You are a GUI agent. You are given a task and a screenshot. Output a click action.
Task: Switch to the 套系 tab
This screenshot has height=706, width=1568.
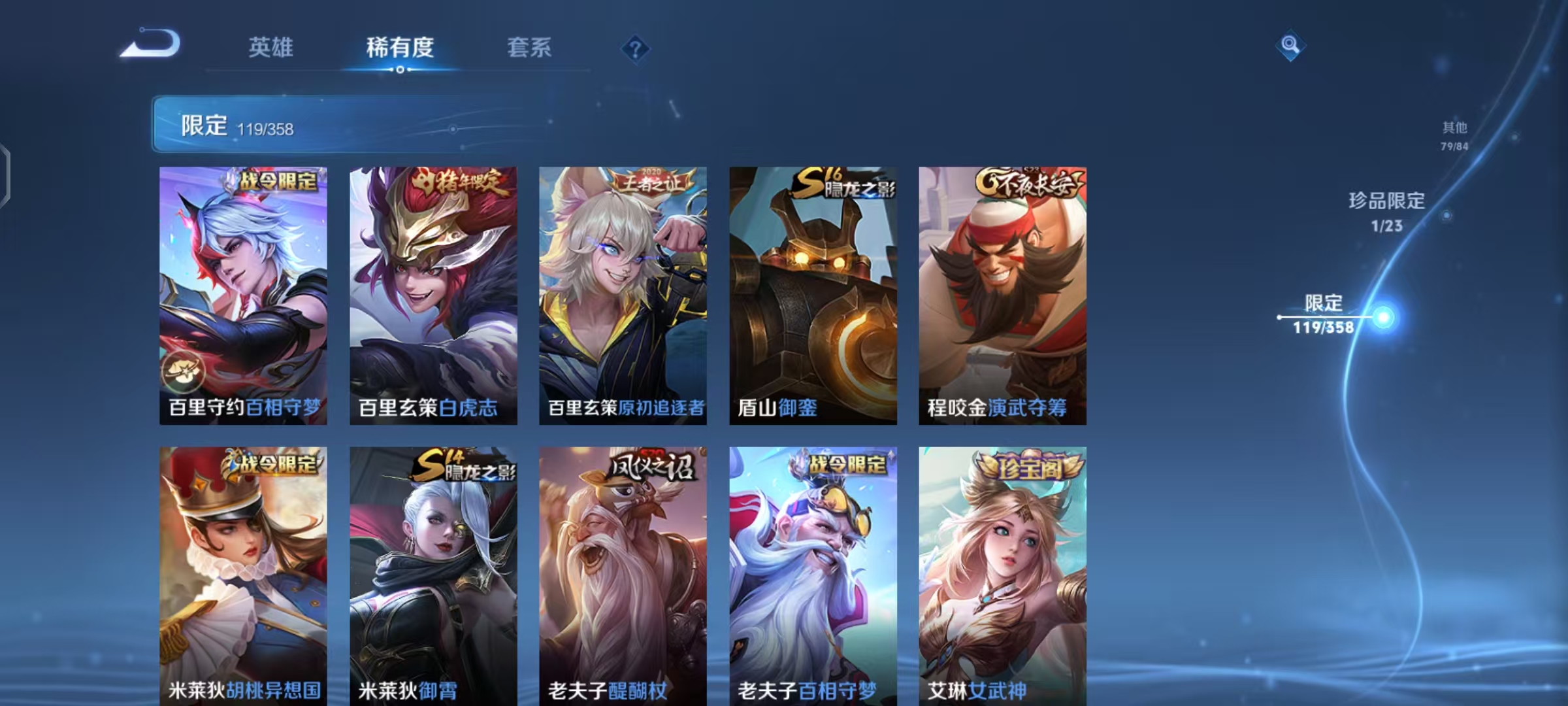click(x=529, y=48)
